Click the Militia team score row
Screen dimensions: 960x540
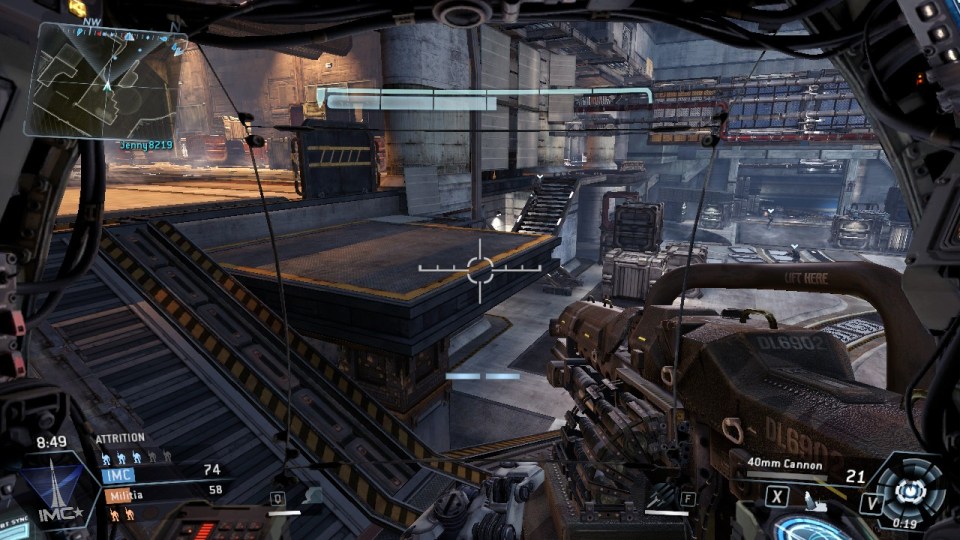[161, 493]
